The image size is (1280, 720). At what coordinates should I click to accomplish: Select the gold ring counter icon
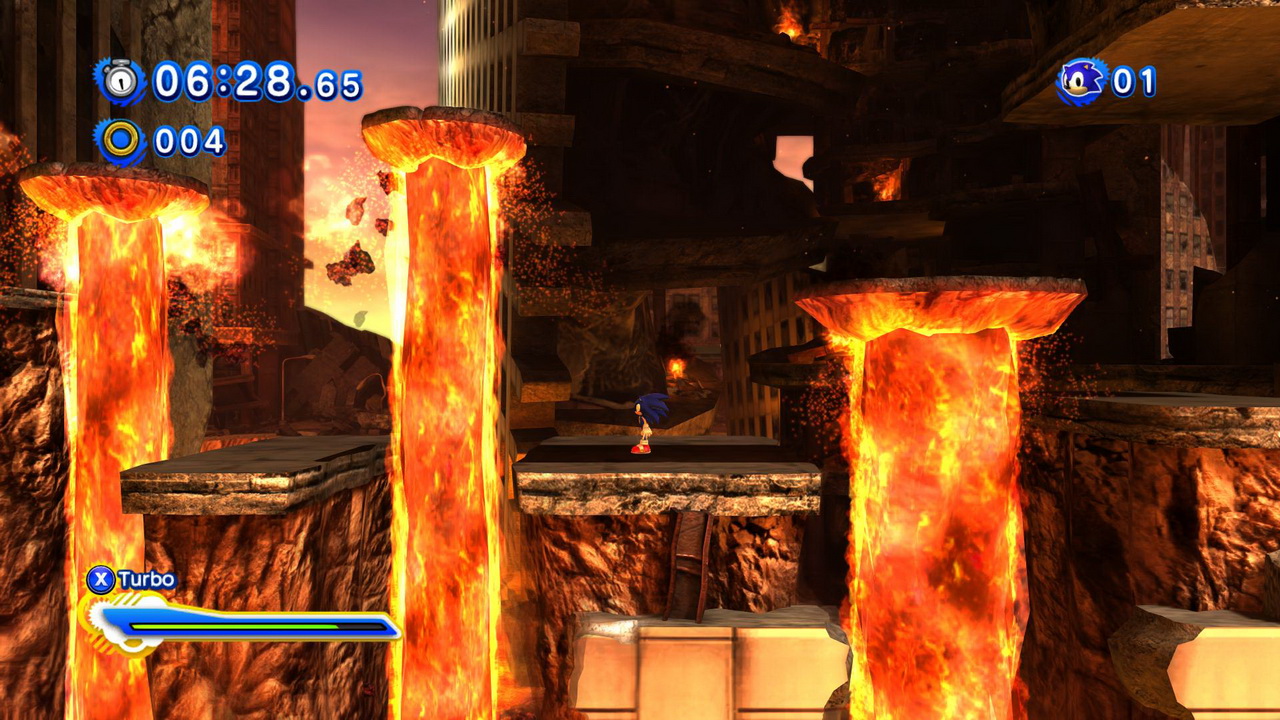[121, 141]
